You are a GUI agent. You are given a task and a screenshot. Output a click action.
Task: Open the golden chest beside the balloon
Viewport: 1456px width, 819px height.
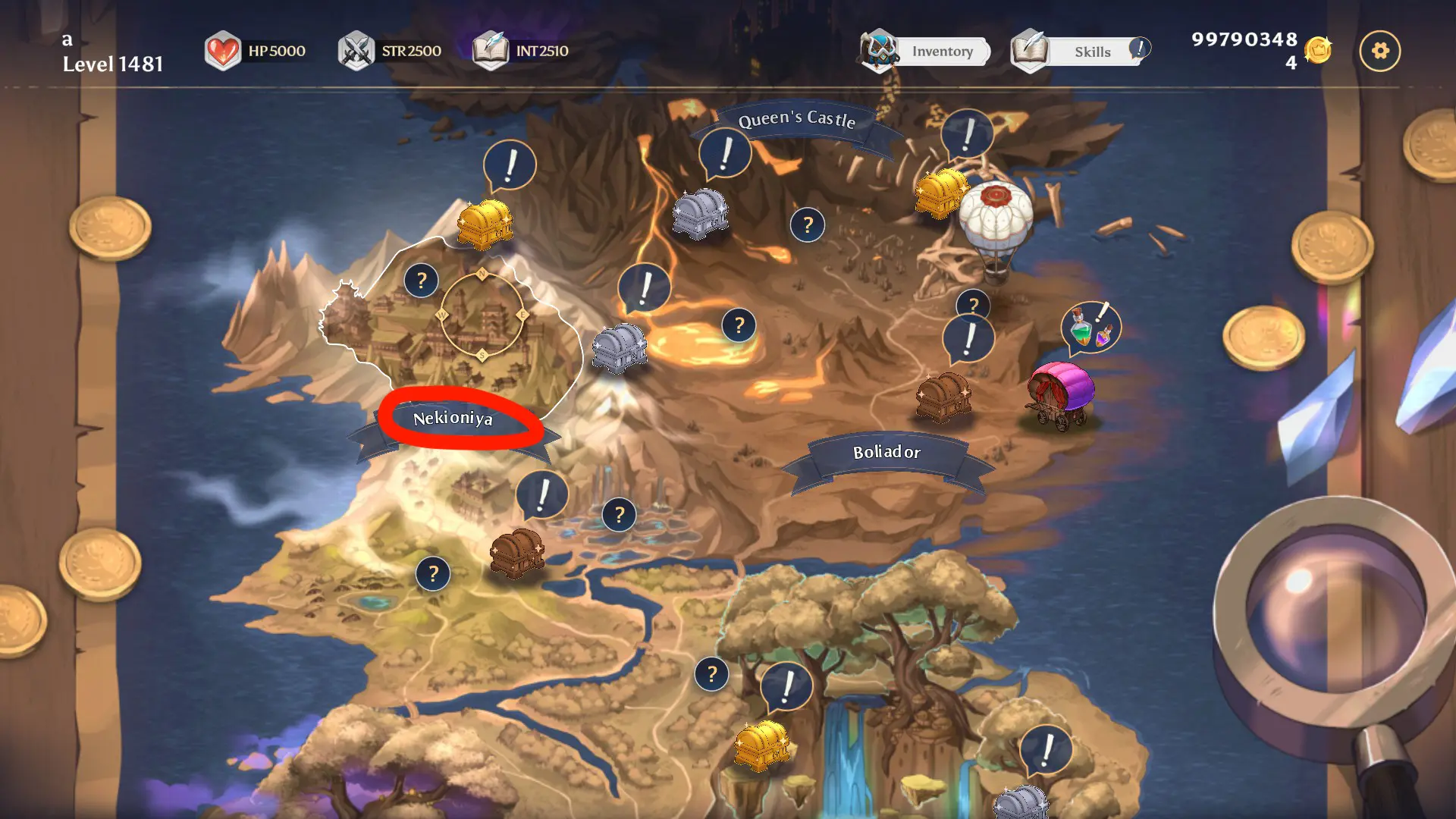click(940, 193)
